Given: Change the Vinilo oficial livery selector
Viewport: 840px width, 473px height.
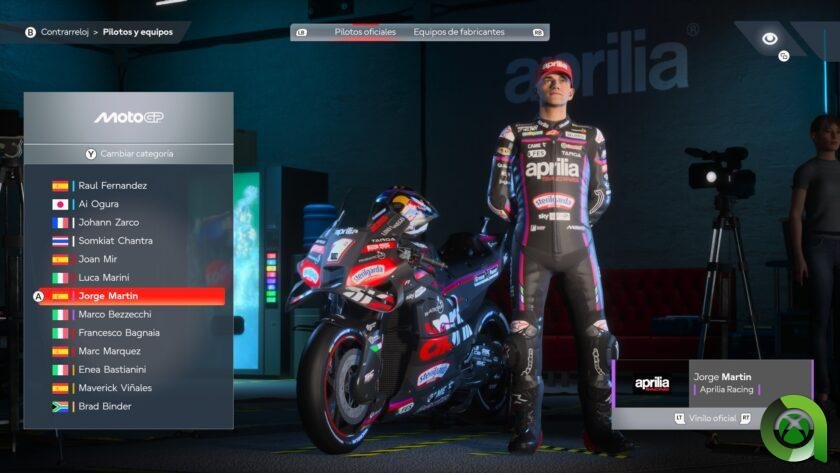Looking at the screenshot, I should click(712, 418).
